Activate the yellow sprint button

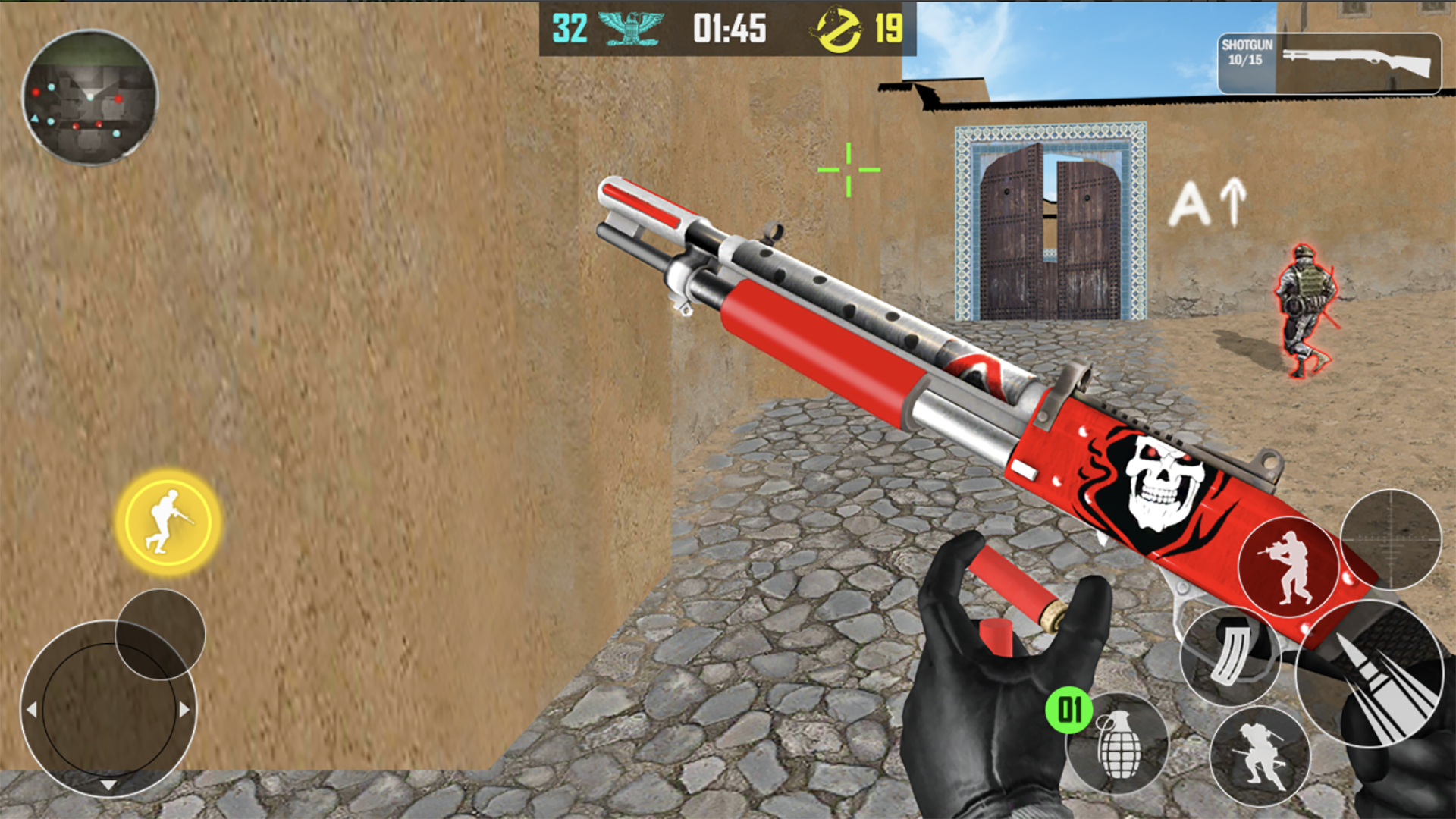tap(168, 522)
